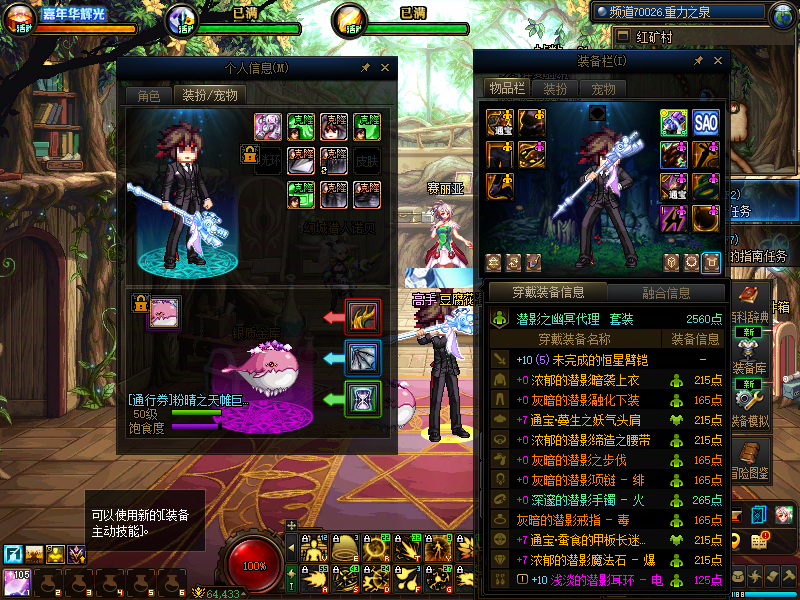The height and width of the screenshot is (600, 800).
Task: Choose the green-framed hourglass pet equipment slot
Action: pos(362,398)
